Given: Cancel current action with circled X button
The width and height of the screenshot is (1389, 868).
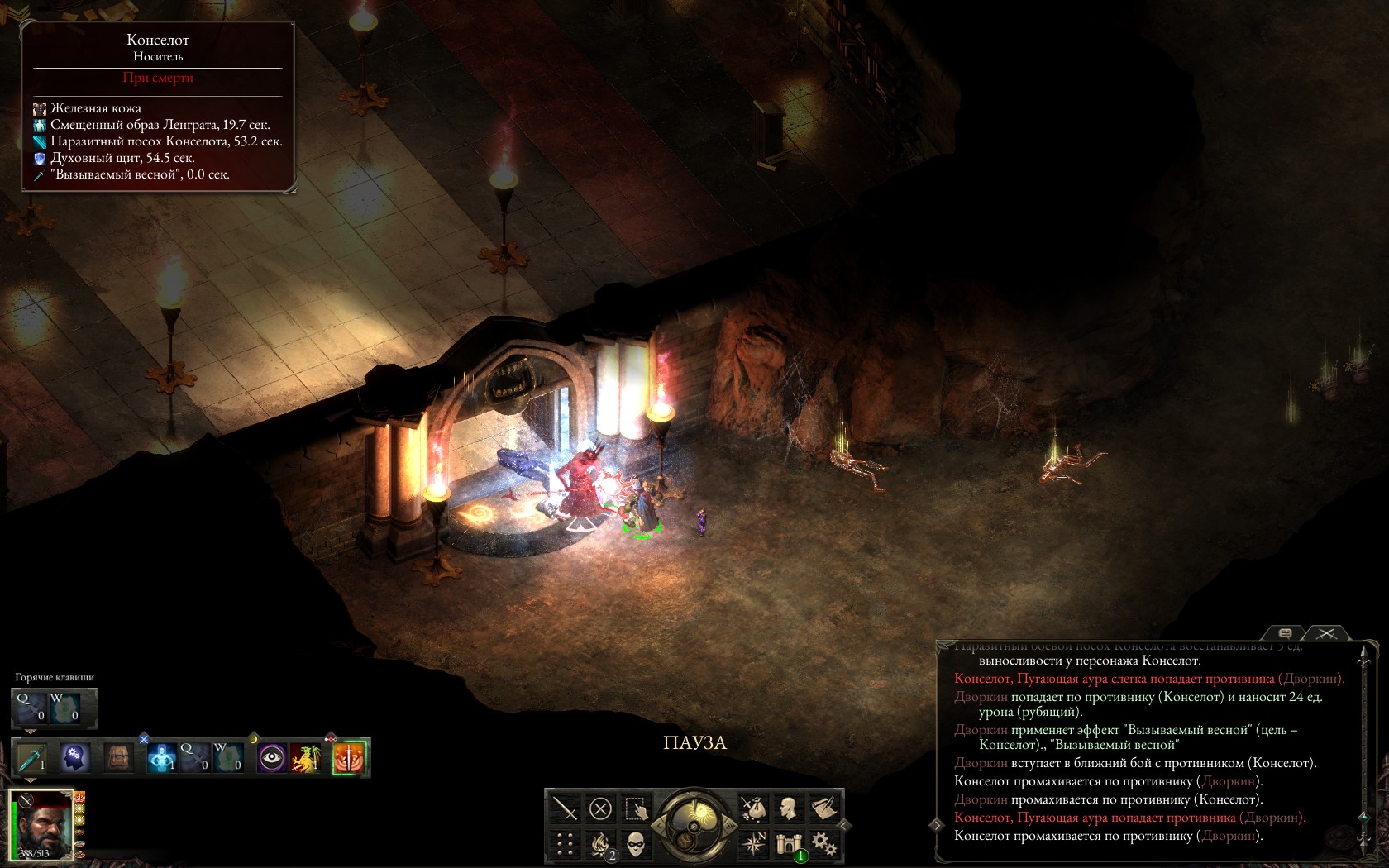Looking at the screenshot, I should [x=601, y=808].
